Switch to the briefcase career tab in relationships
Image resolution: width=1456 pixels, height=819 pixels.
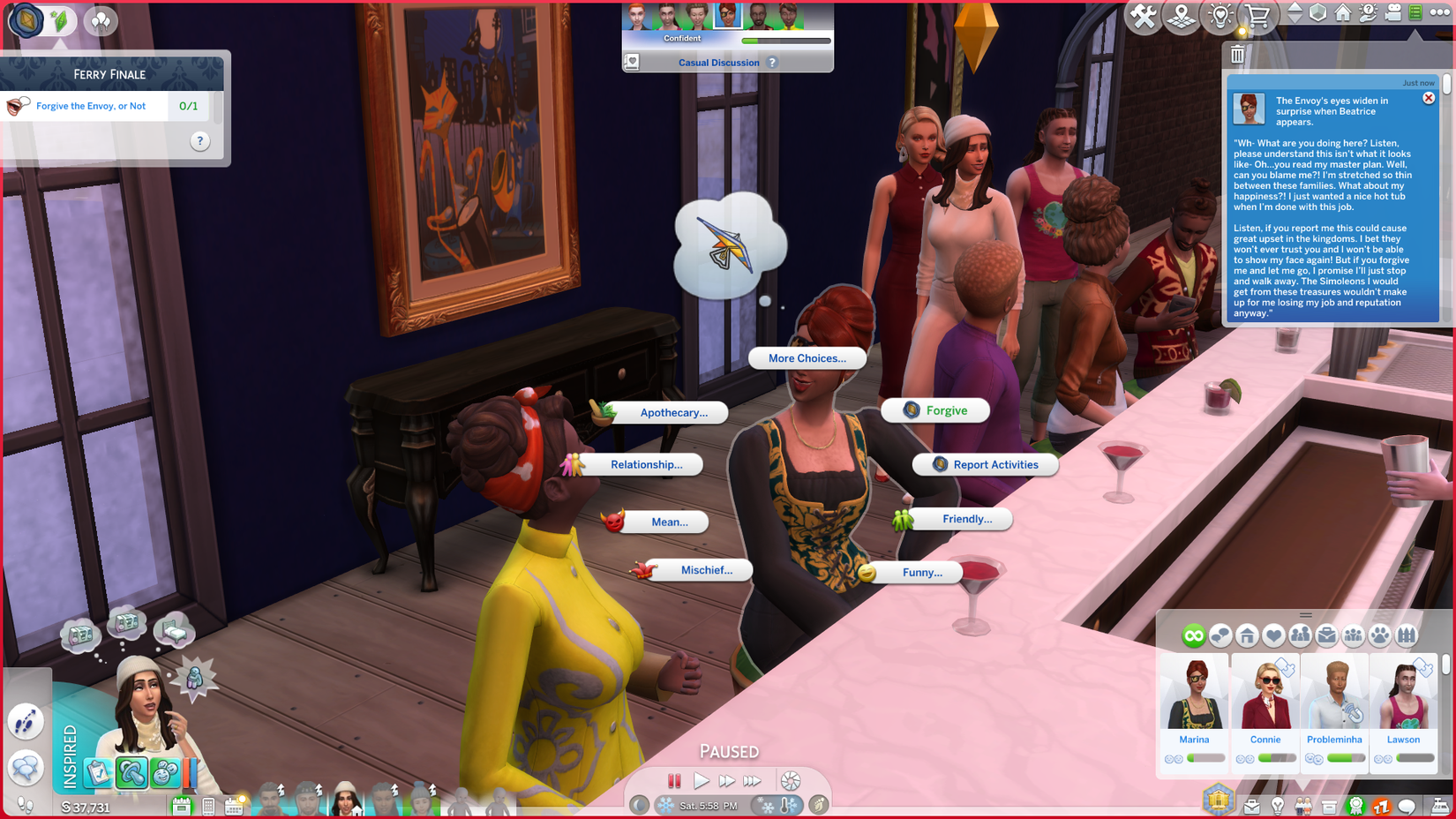1327,635
